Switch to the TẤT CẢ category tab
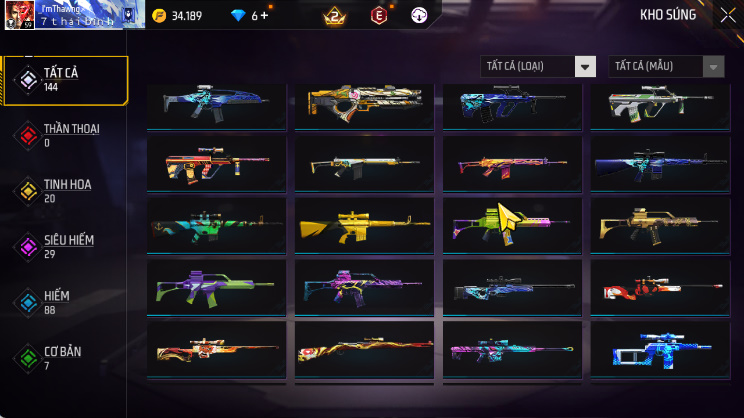 (65, 80)
